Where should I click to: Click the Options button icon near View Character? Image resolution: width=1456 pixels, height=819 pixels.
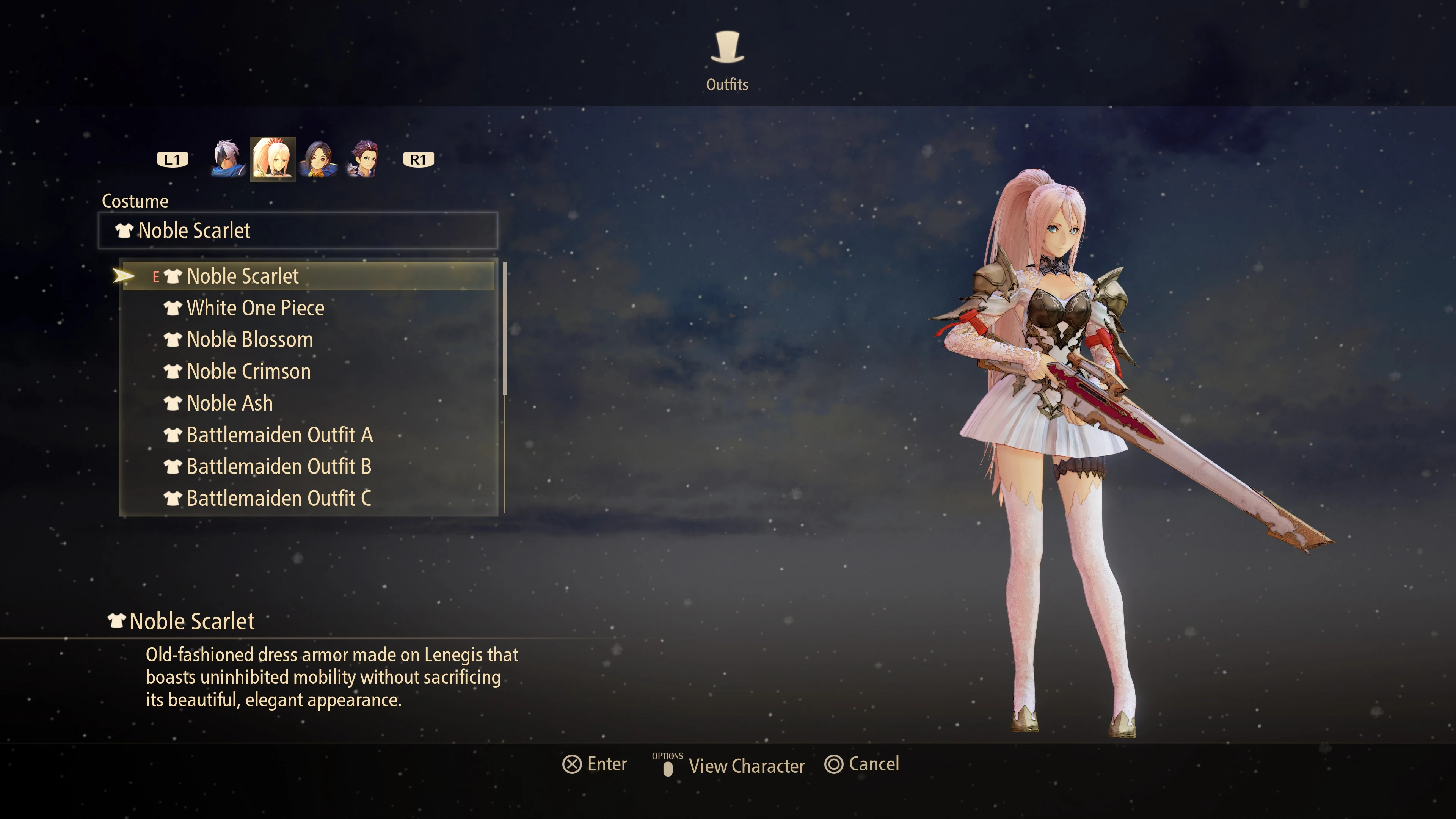[x=668, y=769]
